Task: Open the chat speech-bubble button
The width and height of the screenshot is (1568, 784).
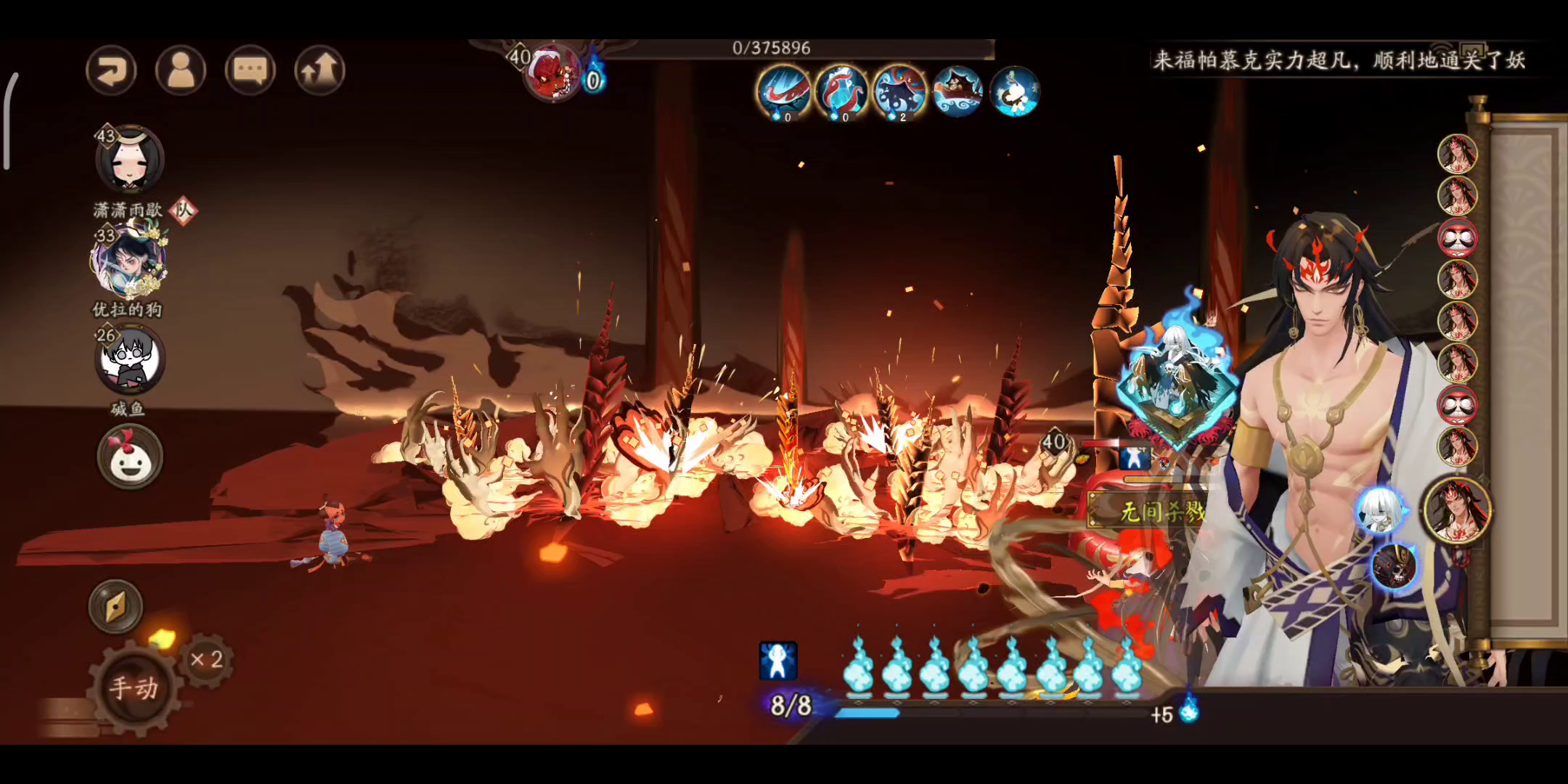Action: click(x=250, y=70)
